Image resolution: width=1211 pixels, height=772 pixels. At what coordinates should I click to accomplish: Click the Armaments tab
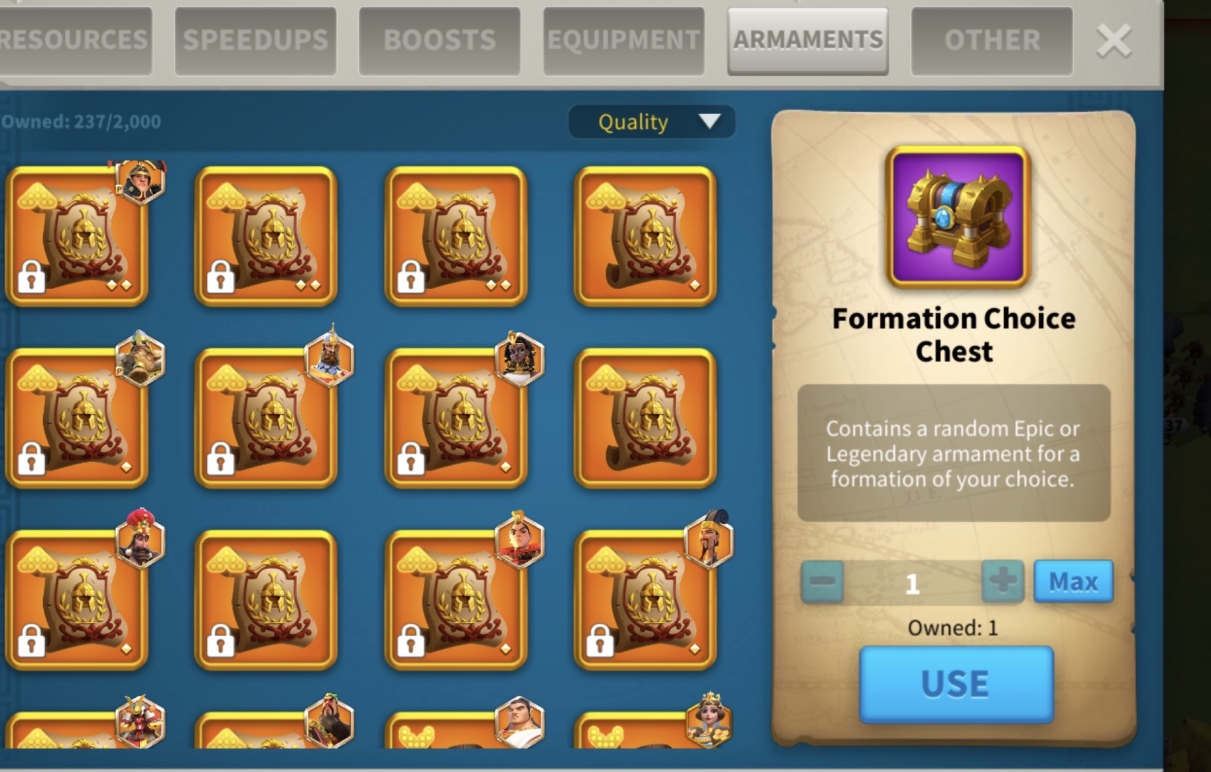(x=807, y=41)
